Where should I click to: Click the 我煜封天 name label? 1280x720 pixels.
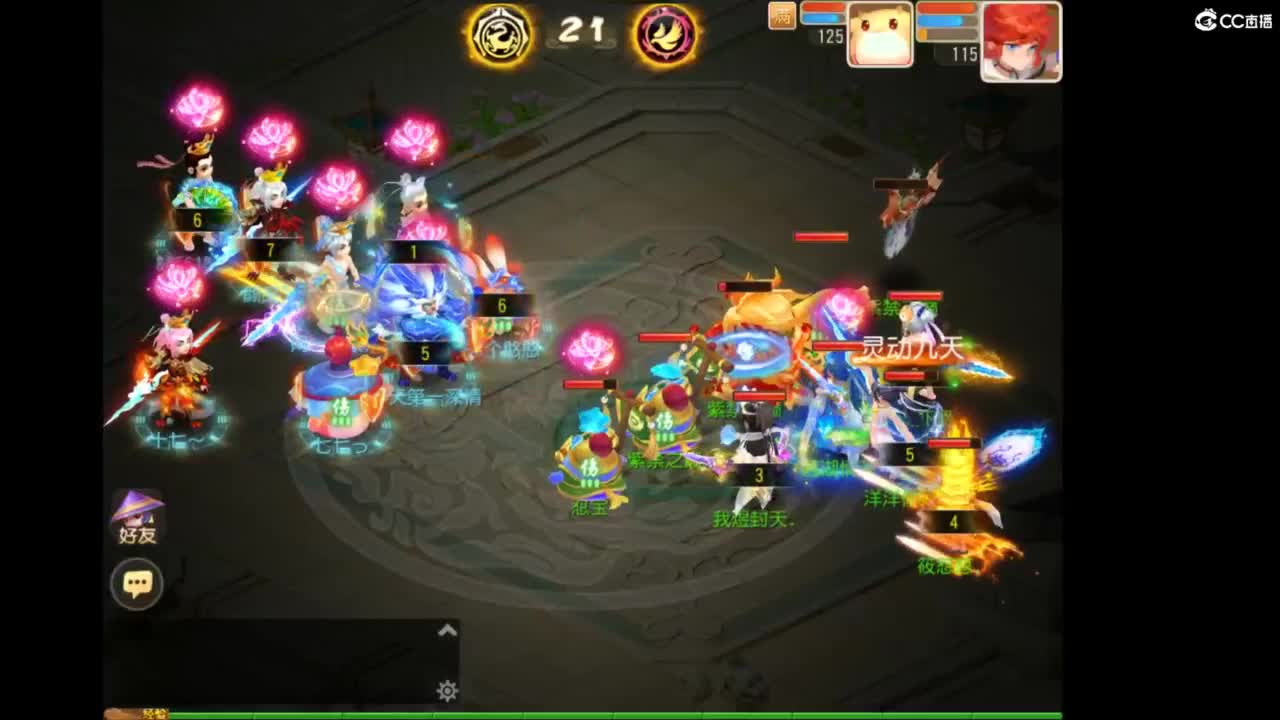tap(755, 520)
